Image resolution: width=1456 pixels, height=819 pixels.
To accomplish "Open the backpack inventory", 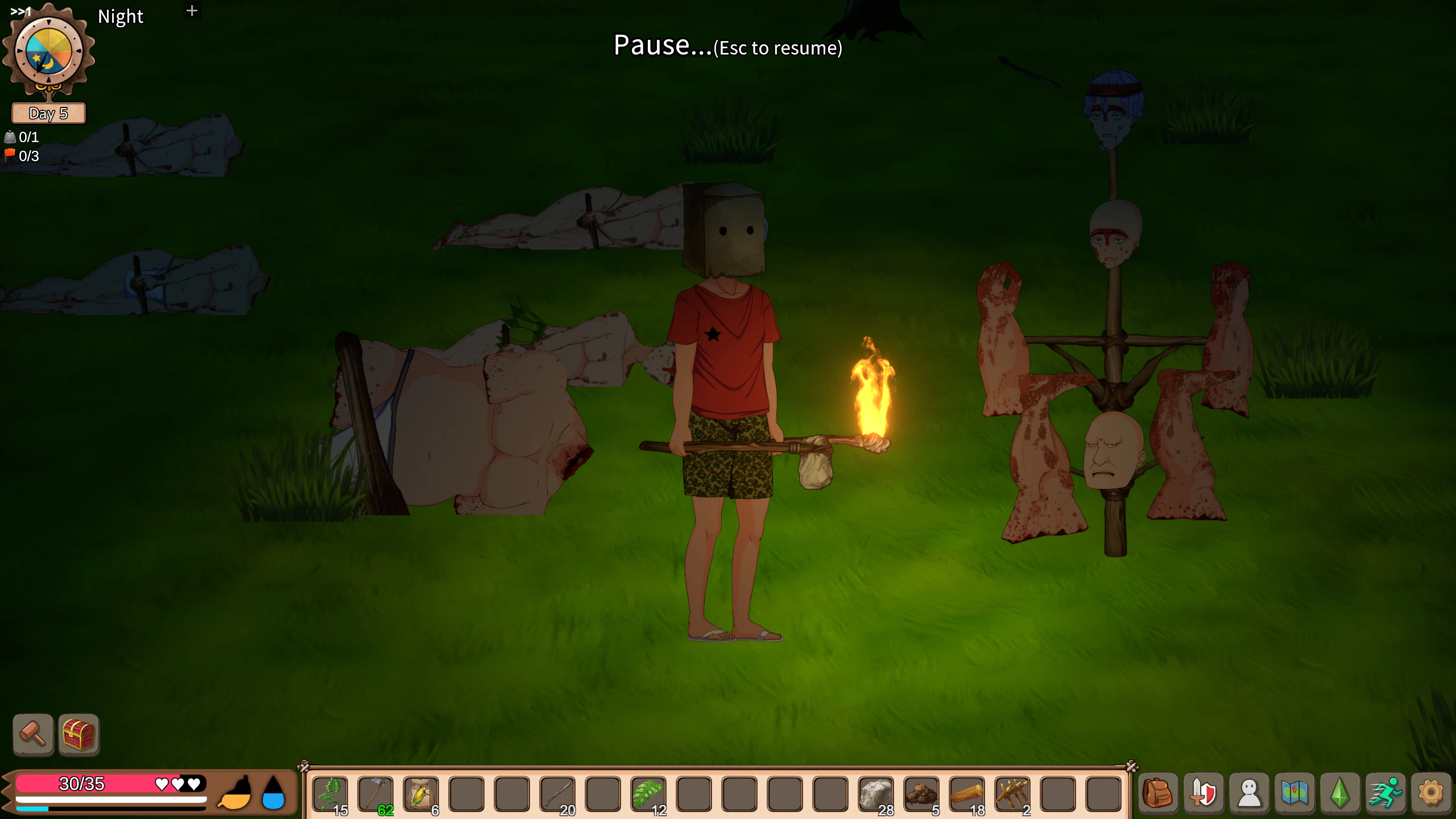I will tap(1158, 793).
